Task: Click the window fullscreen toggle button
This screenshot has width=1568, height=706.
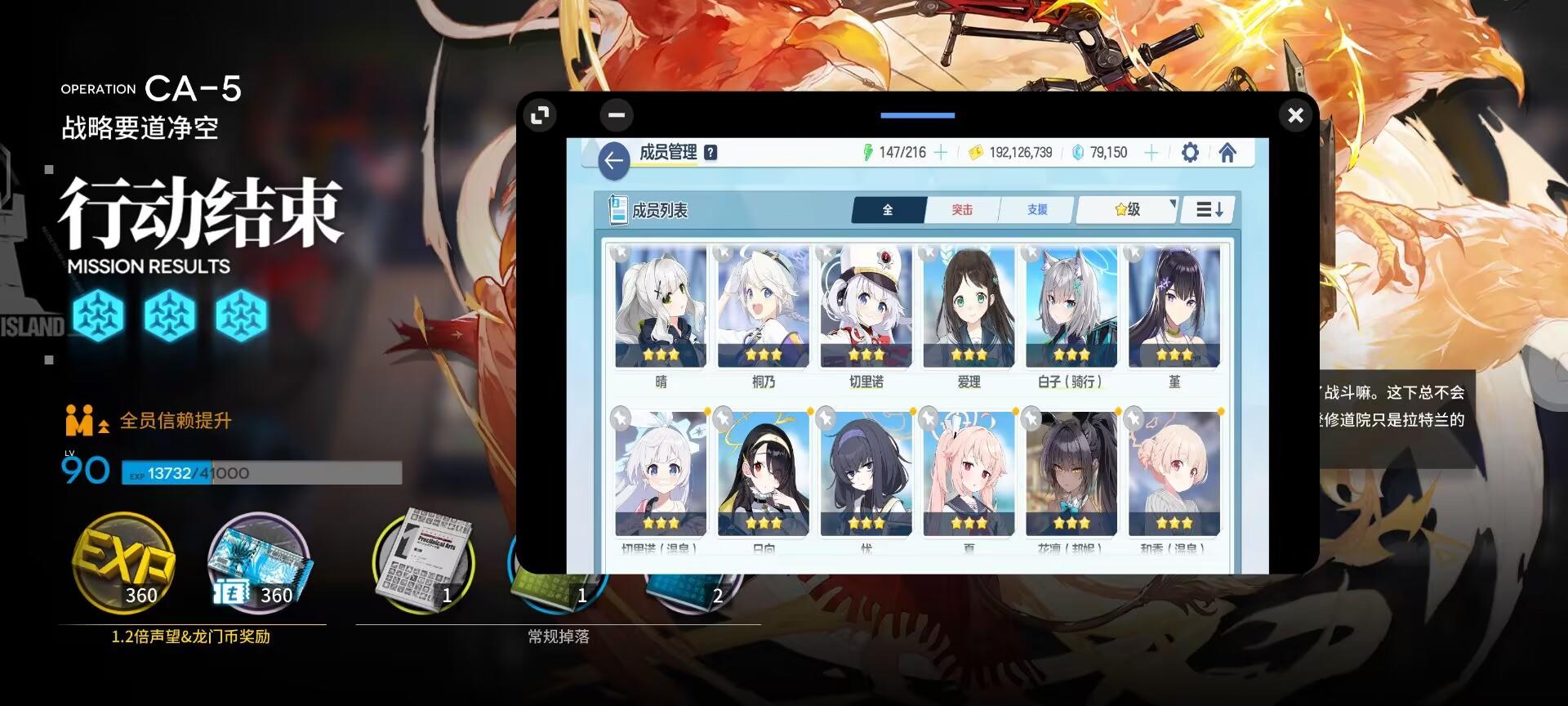Action: pyautogui.click(x=539, y=115)
